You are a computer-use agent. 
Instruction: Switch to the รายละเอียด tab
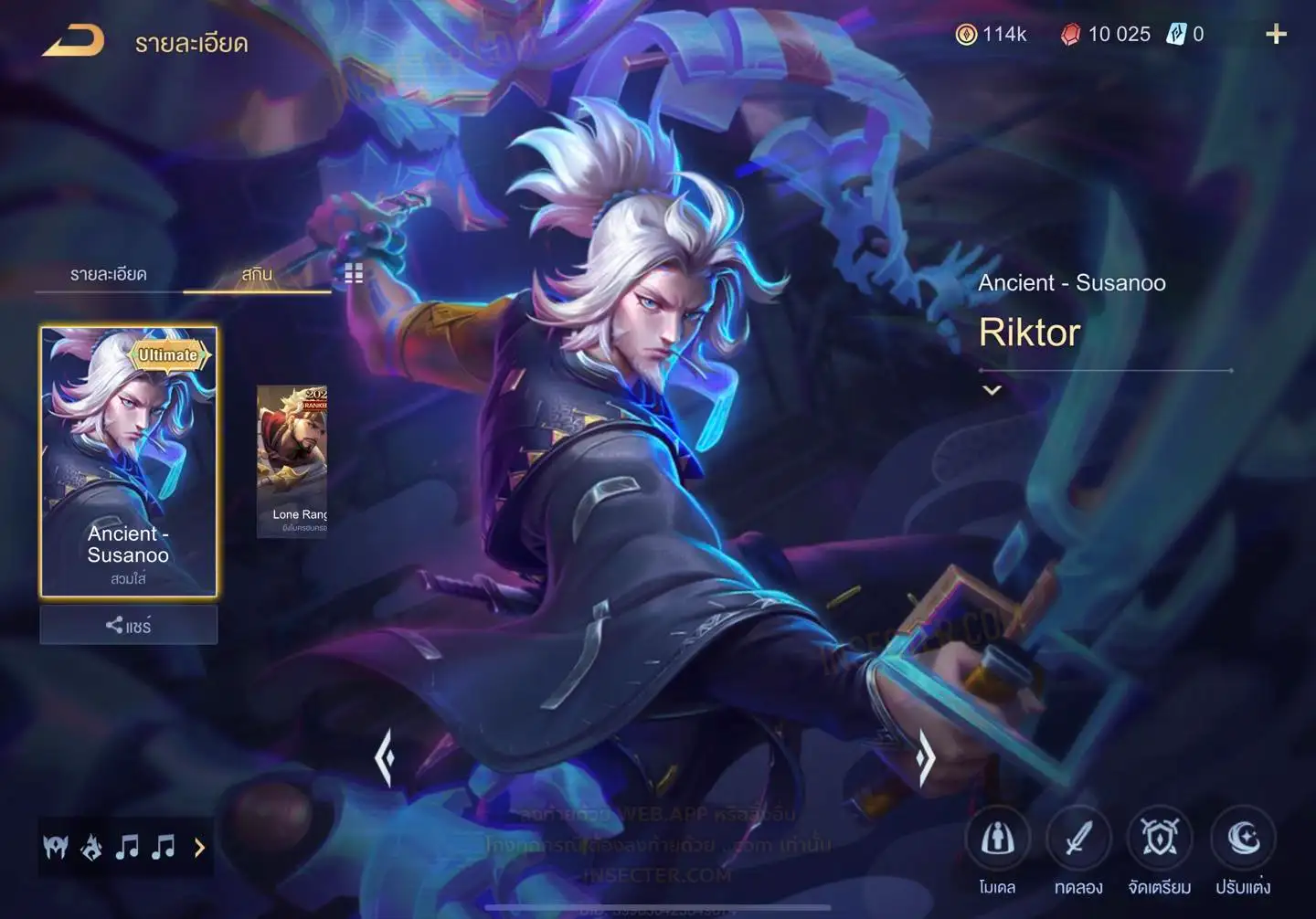click(108, 274)
